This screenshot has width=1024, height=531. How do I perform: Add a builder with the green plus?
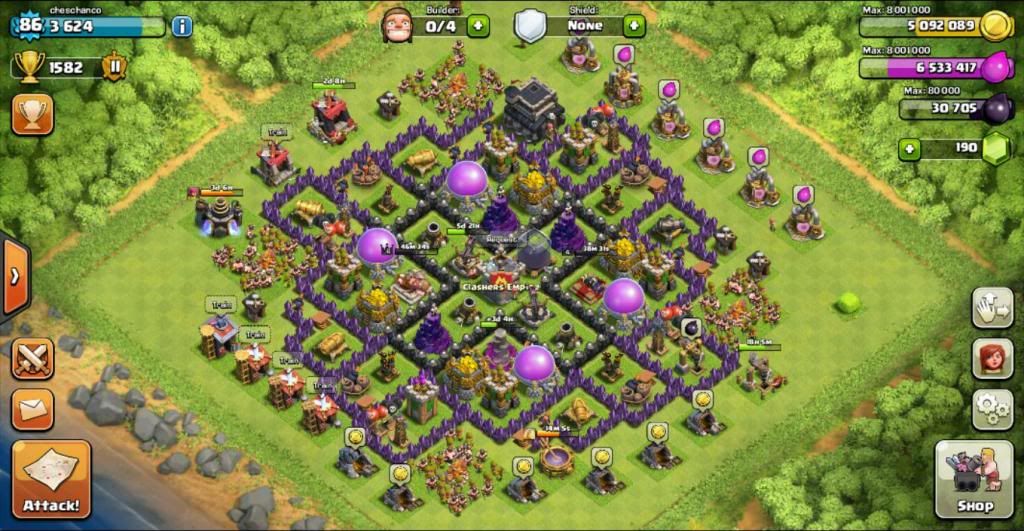click(478, 26)
